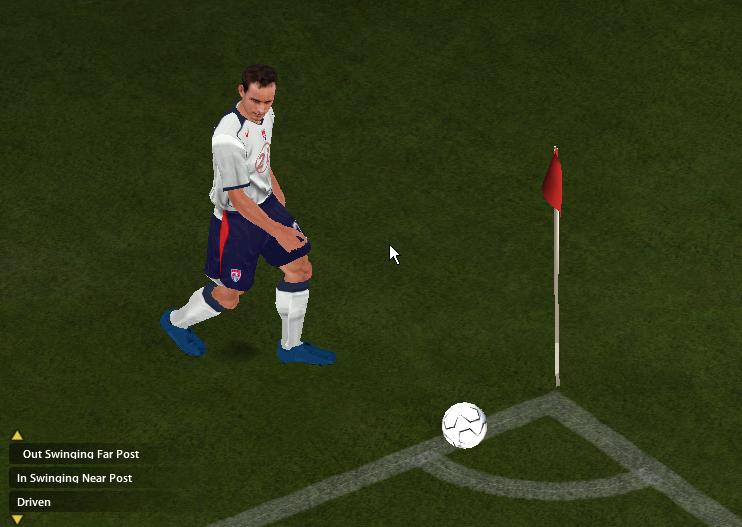
Task: Choose In Swinging Near Post corner delivery
Action: tap(74, 478)
